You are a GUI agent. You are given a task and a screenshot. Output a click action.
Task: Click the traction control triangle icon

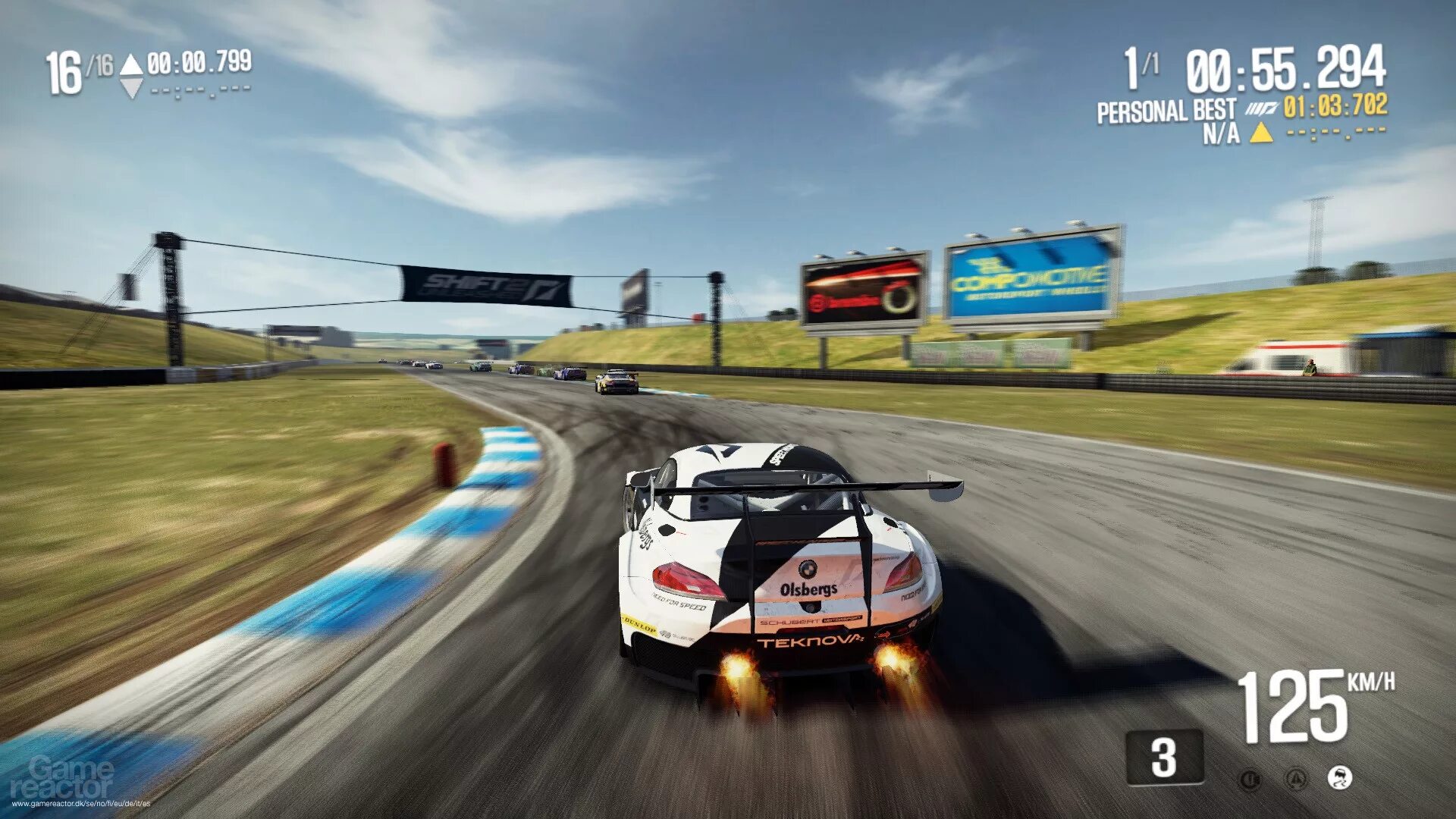click(x=1296, y=778)
